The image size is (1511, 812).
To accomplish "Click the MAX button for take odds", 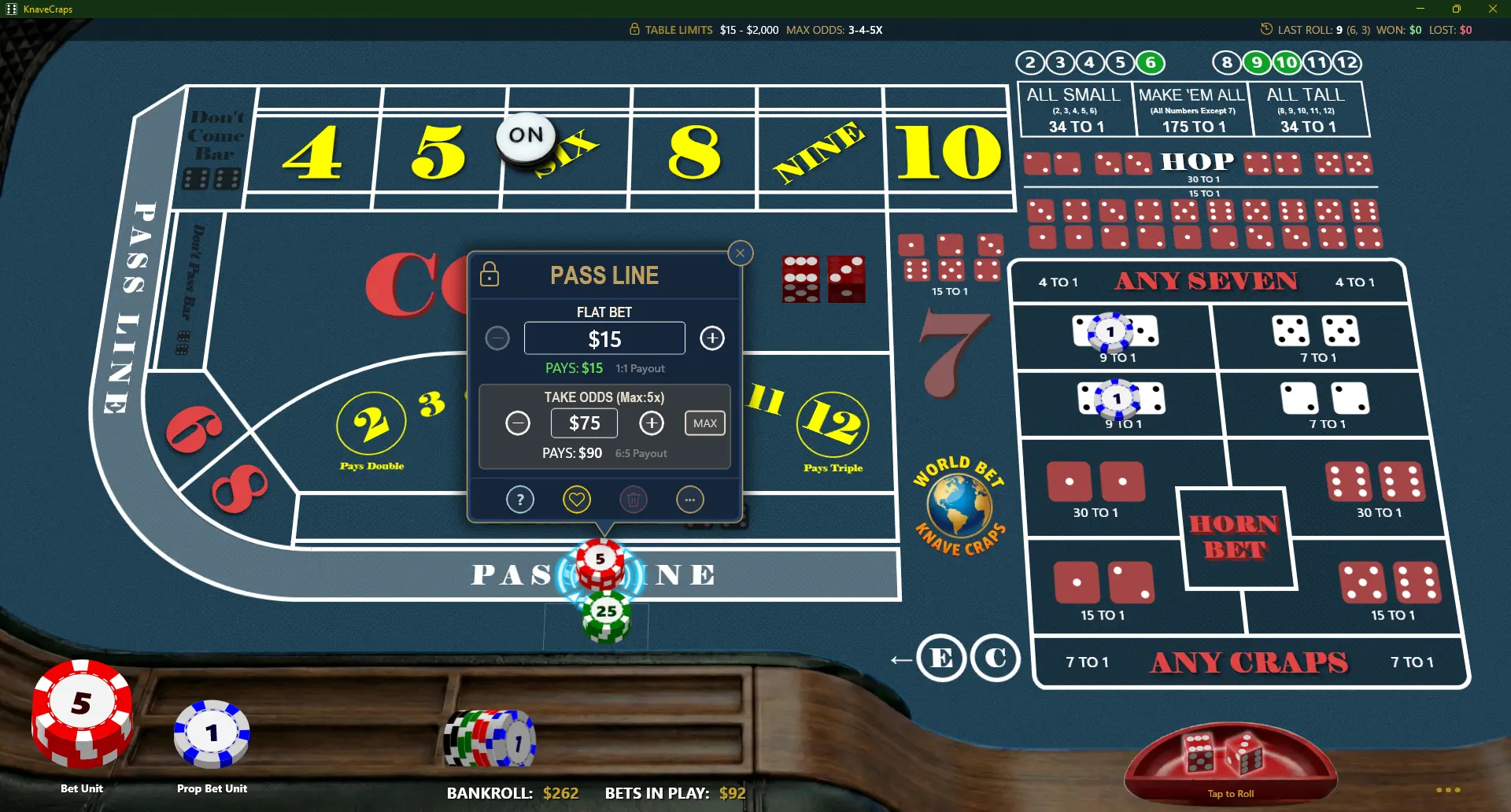I will coord(704,423).
